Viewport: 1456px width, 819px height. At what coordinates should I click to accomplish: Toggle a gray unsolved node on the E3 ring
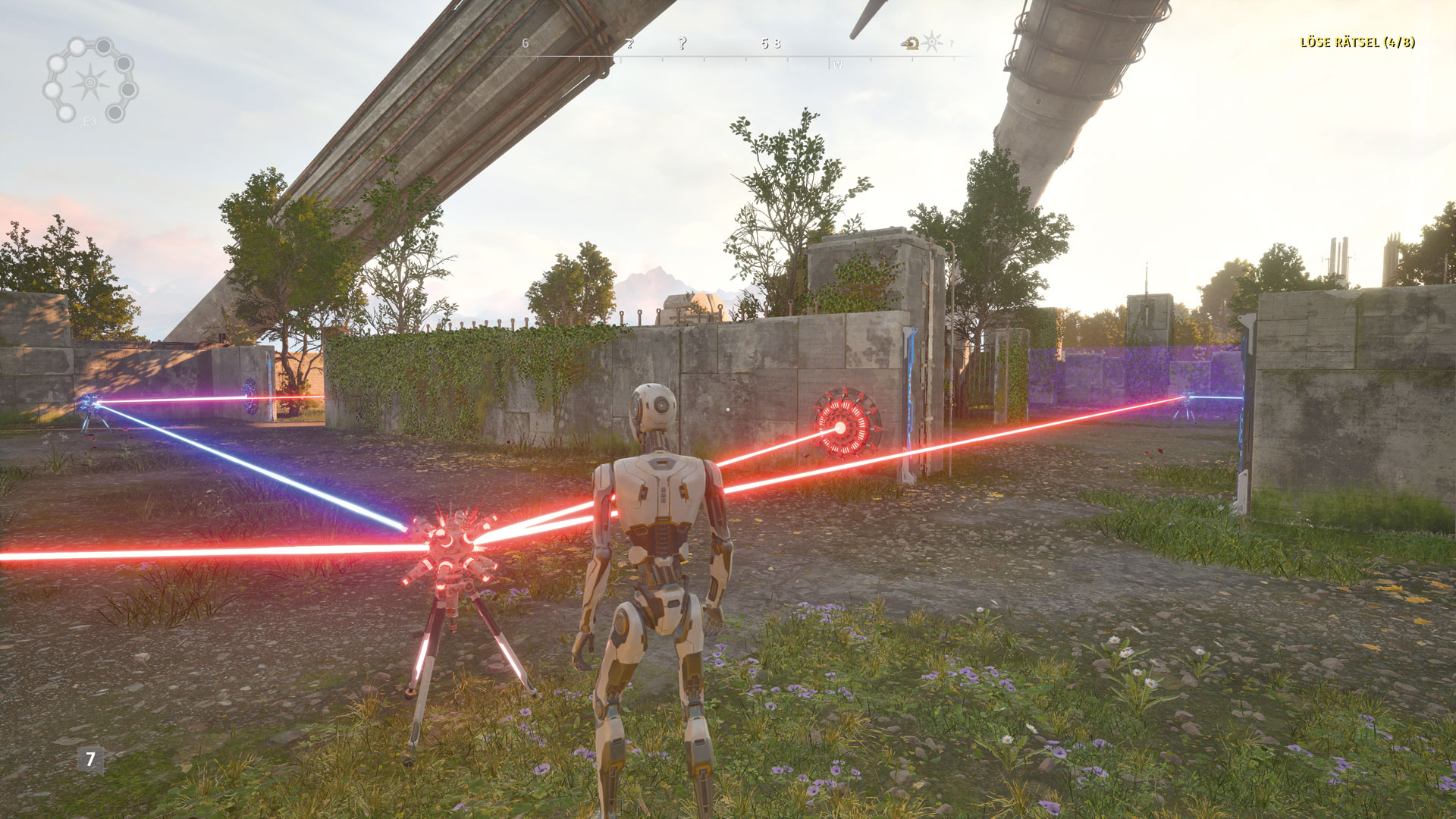(104, 46)
